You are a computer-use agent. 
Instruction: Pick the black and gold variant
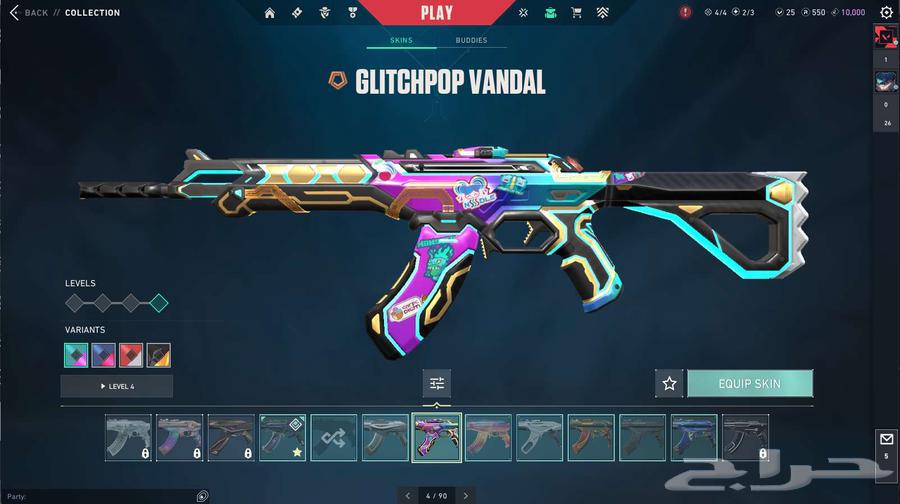(158, 355)
